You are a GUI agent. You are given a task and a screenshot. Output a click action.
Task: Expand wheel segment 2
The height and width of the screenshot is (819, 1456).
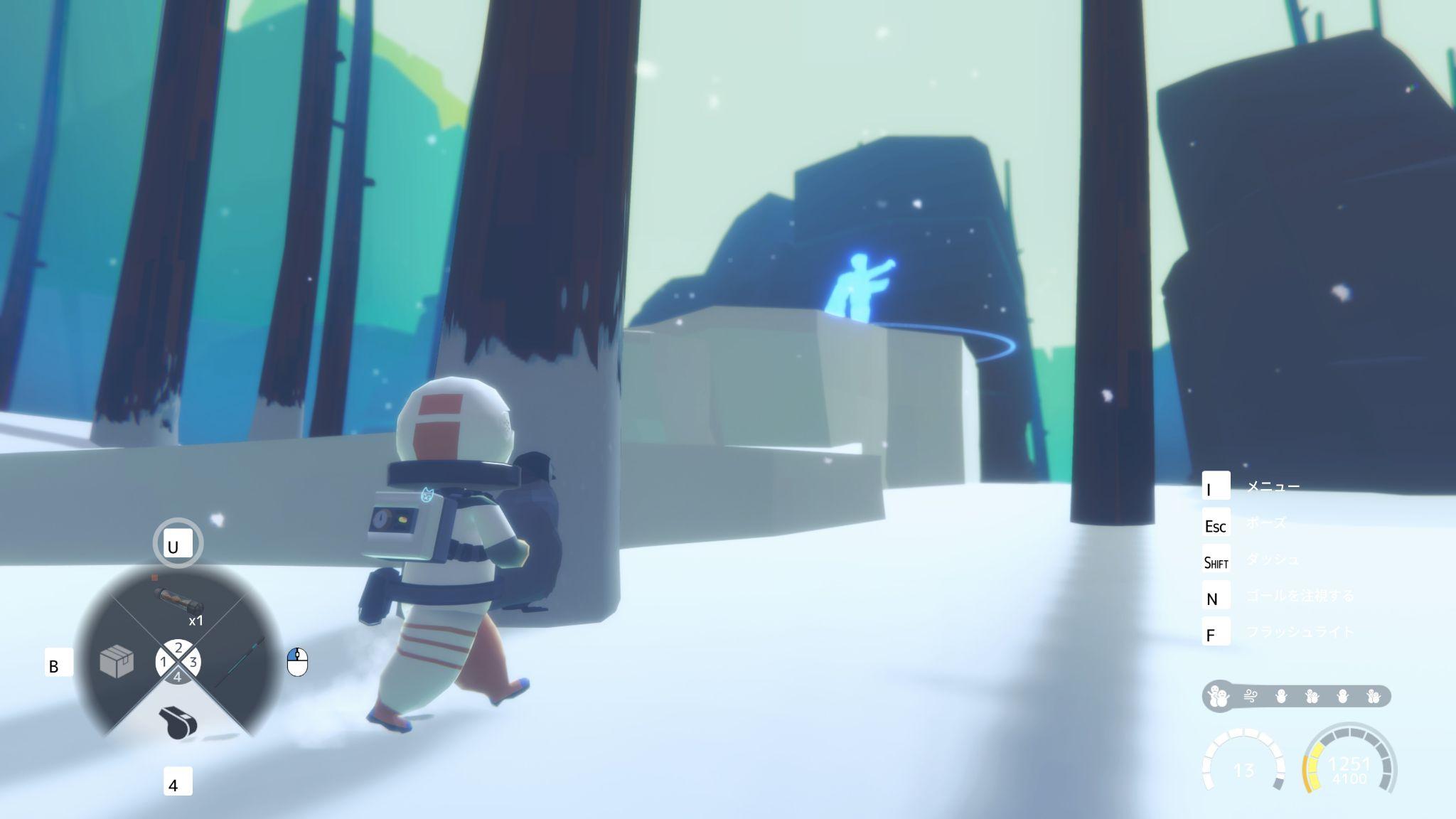tap(177, 648)
